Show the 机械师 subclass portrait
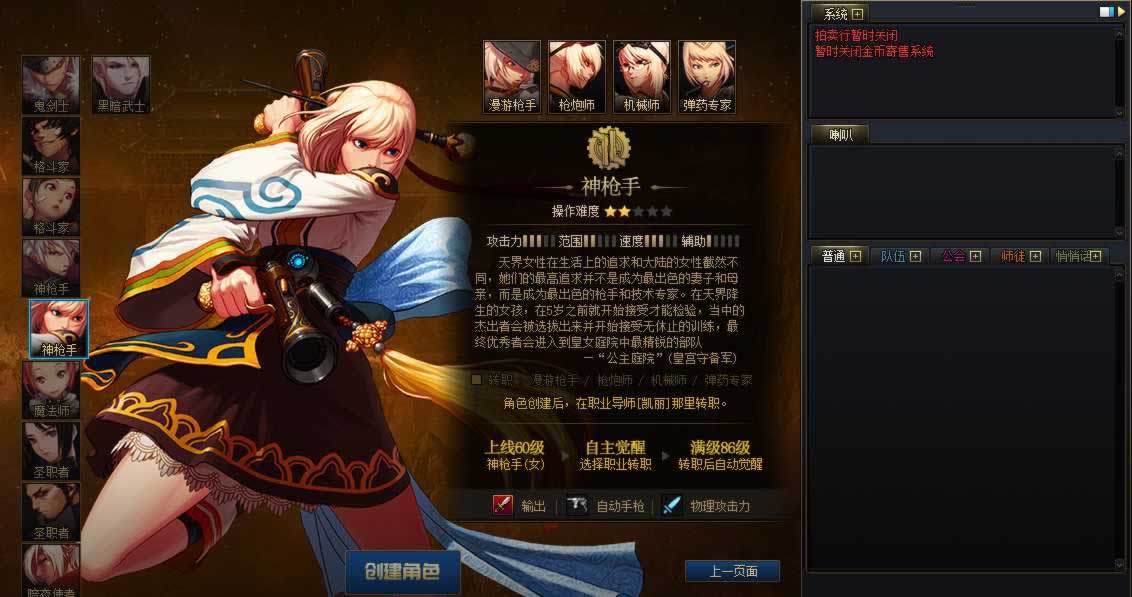 coord(642,76)
